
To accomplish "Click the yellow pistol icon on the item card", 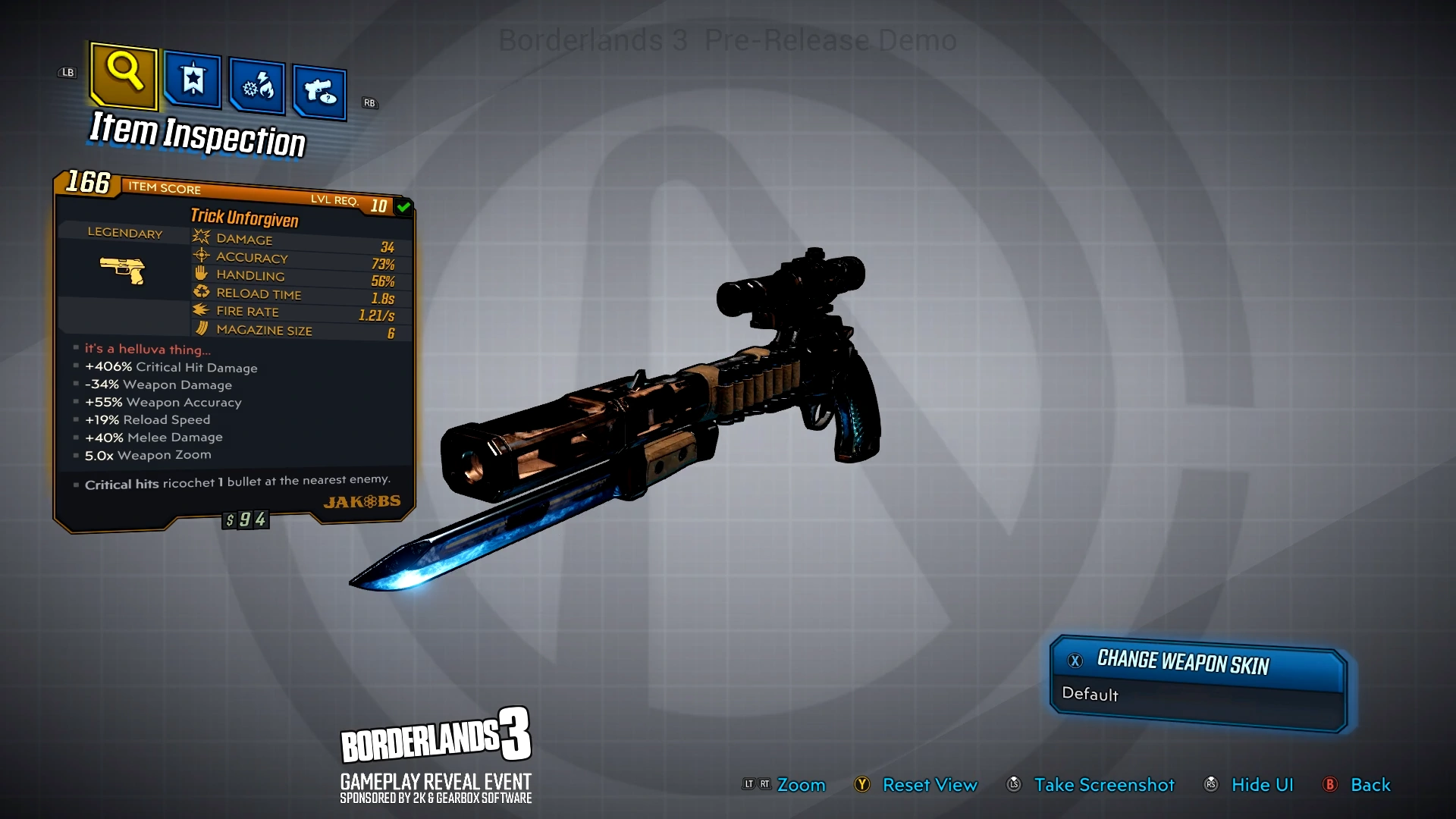I will click(x=124, y=270).
